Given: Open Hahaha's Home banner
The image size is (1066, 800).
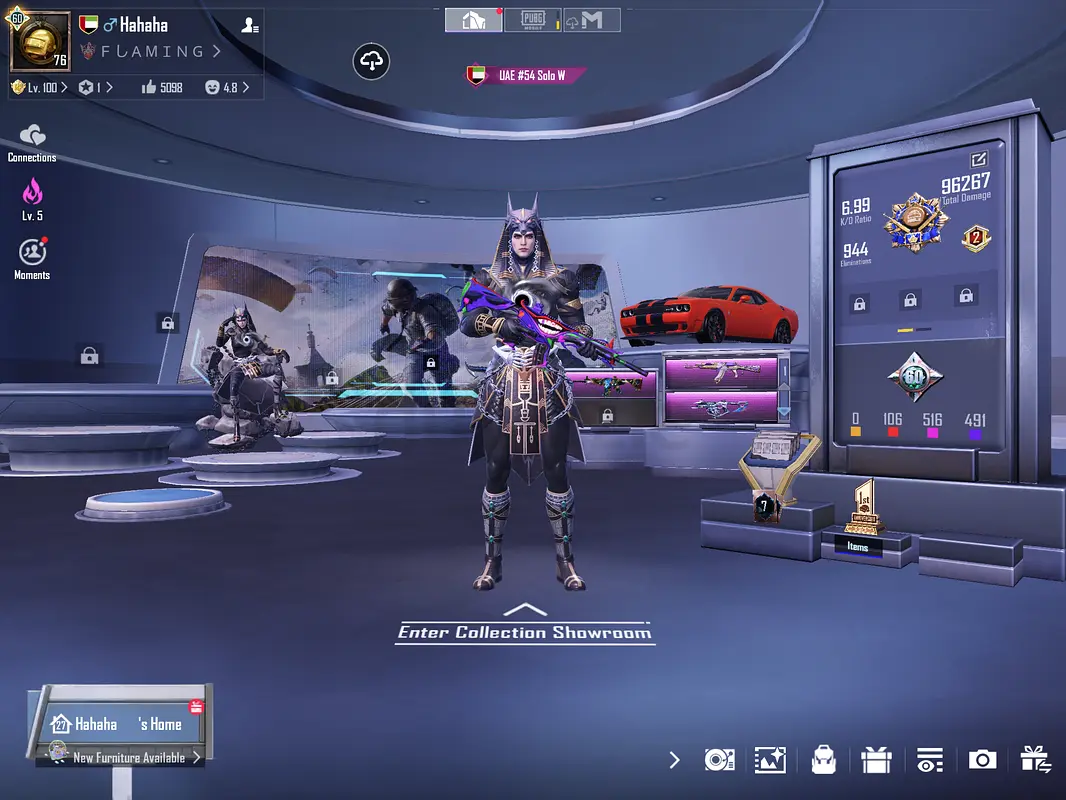Looking at the screenshot, I should point(121,723).
